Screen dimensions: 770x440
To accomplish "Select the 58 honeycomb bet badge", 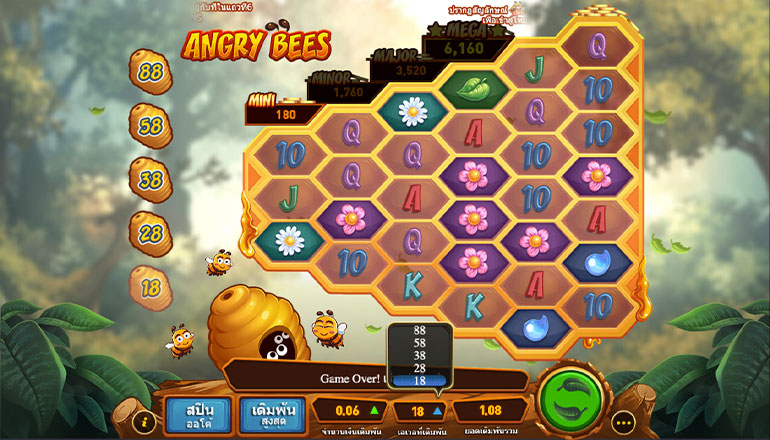I will pyautogui.click(x=151, y=126).
